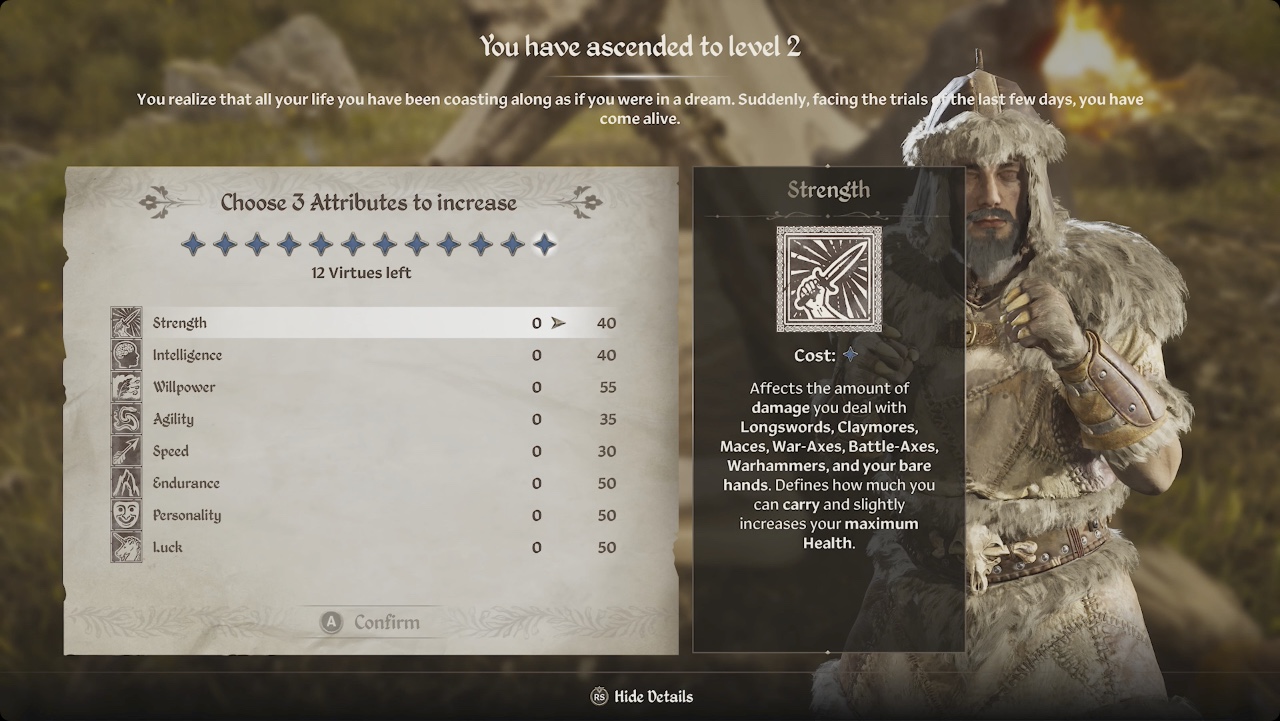Click the Strength sword-fist icon in details
1280x721 pixels.
click(829, 279)
